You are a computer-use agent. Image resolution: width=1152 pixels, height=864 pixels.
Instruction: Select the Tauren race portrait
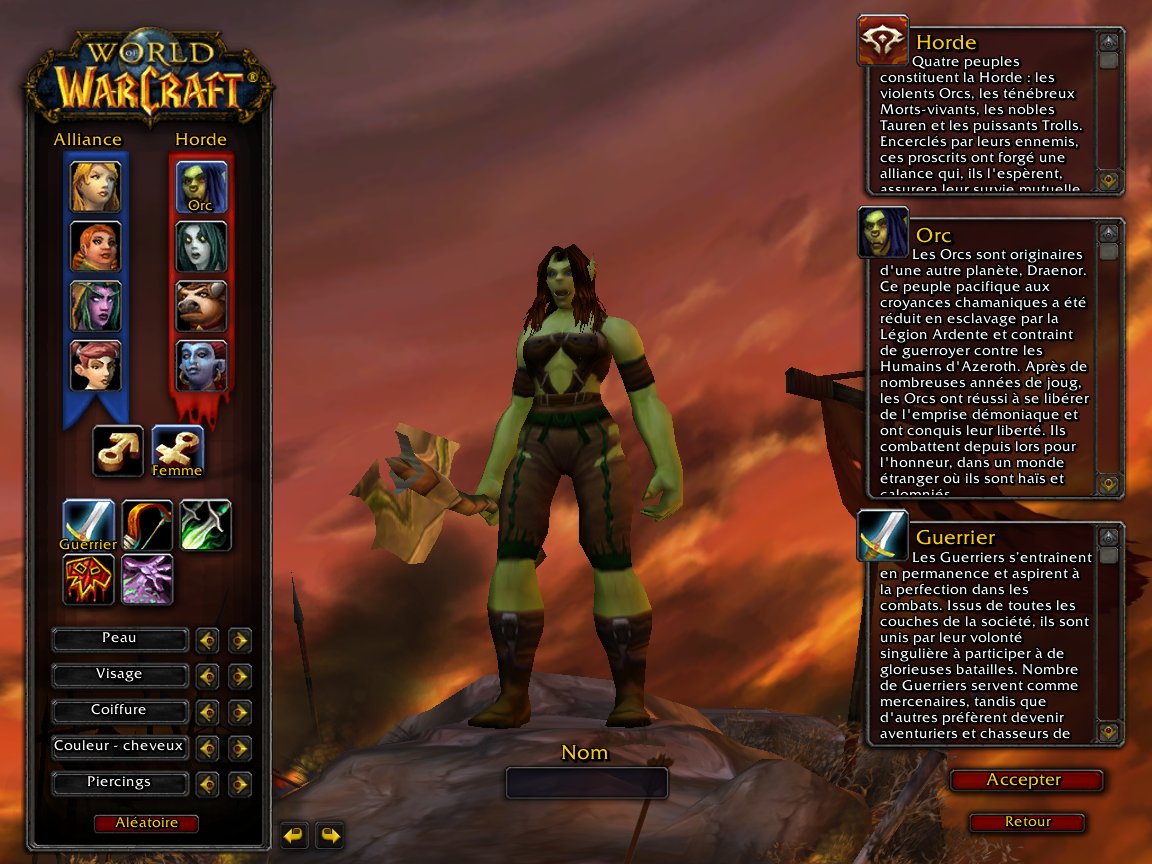(201, 306)
